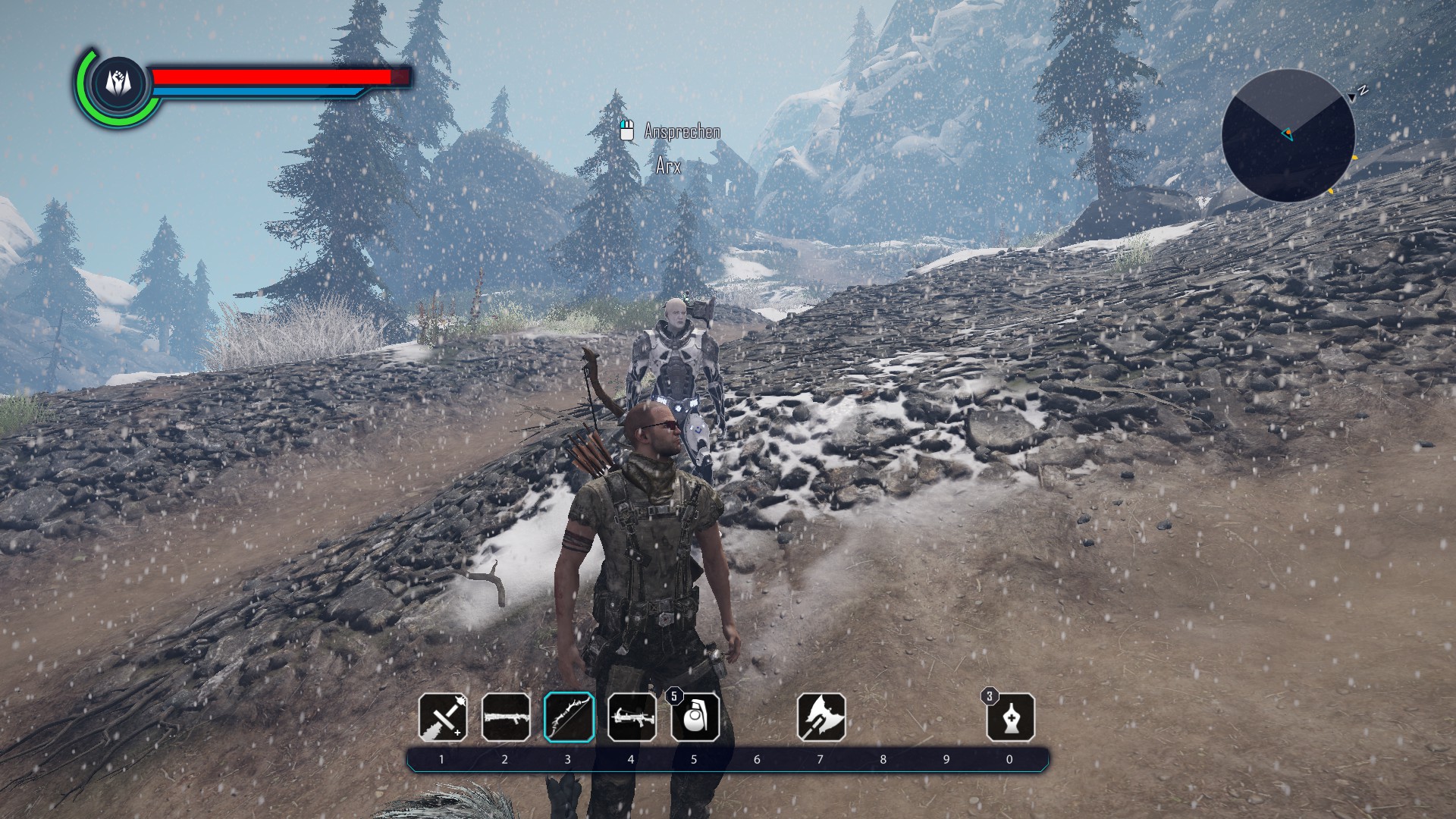This screenshot has height=819, width=1456.
Task: Select the sword in hotbar slot 1
Action: 443,717
